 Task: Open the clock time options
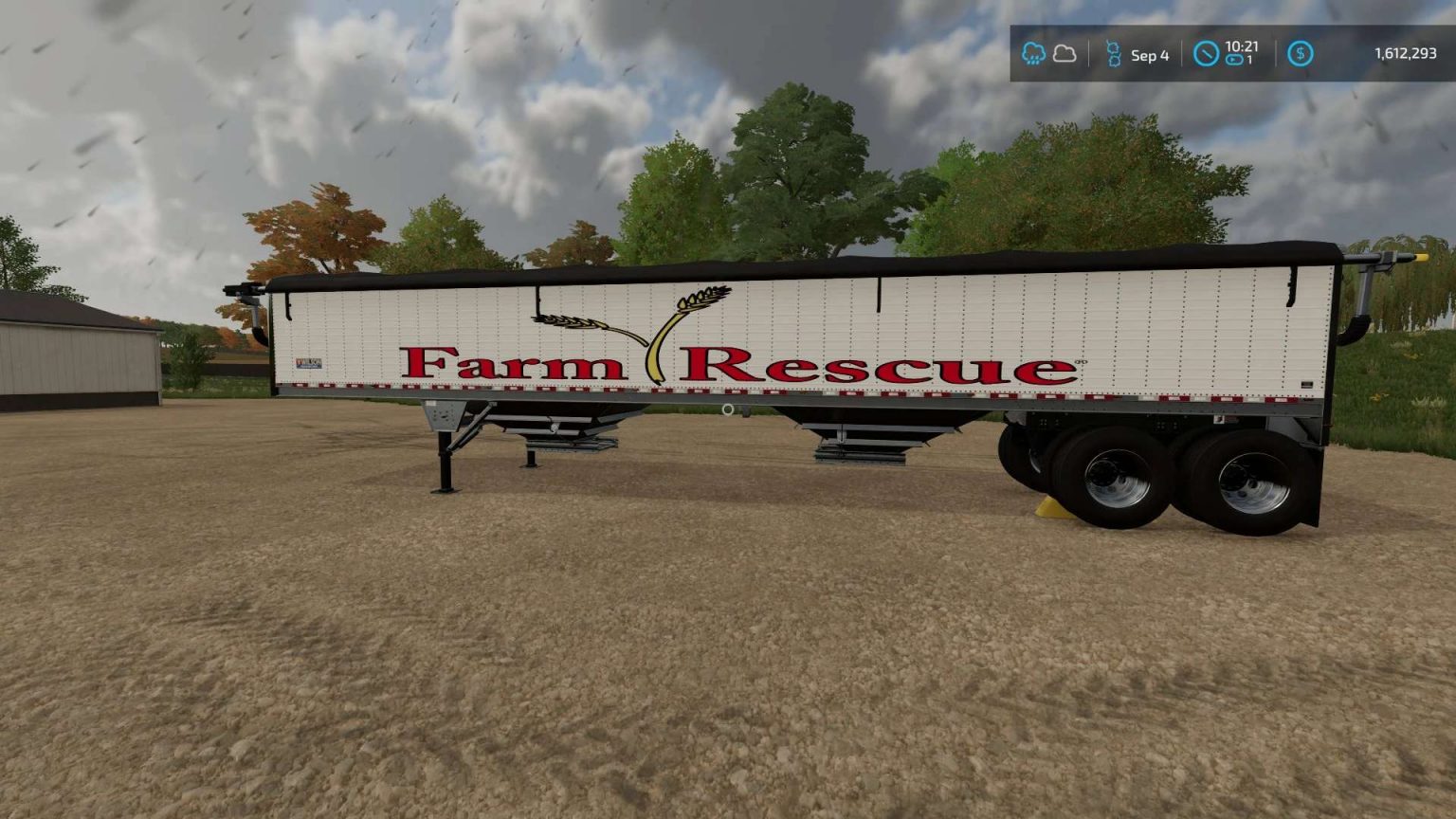pyautogui.click(x=1206, y=54)
